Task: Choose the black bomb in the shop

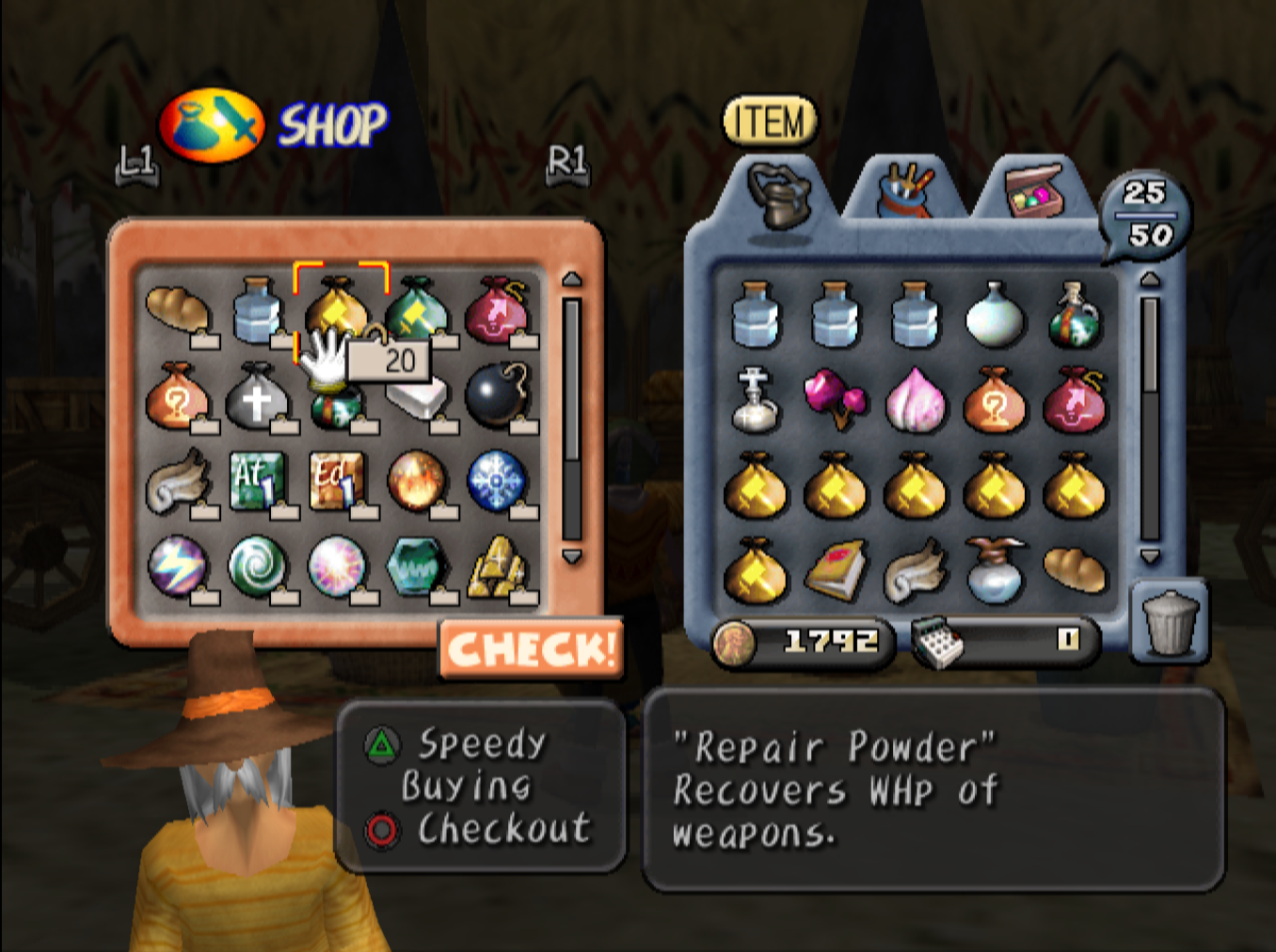Action: point(497,393)
